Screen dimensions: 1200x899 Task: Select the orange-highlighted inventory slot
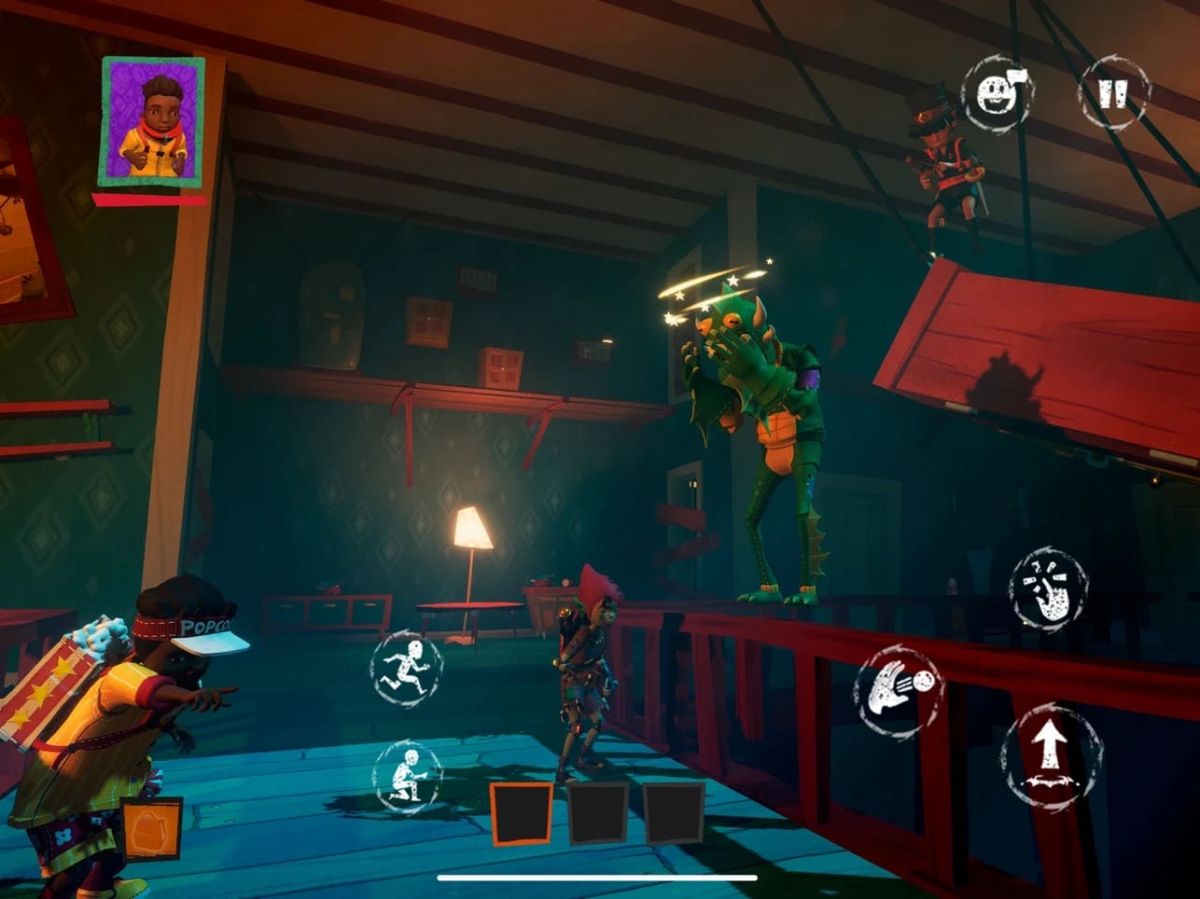[521, 813]
